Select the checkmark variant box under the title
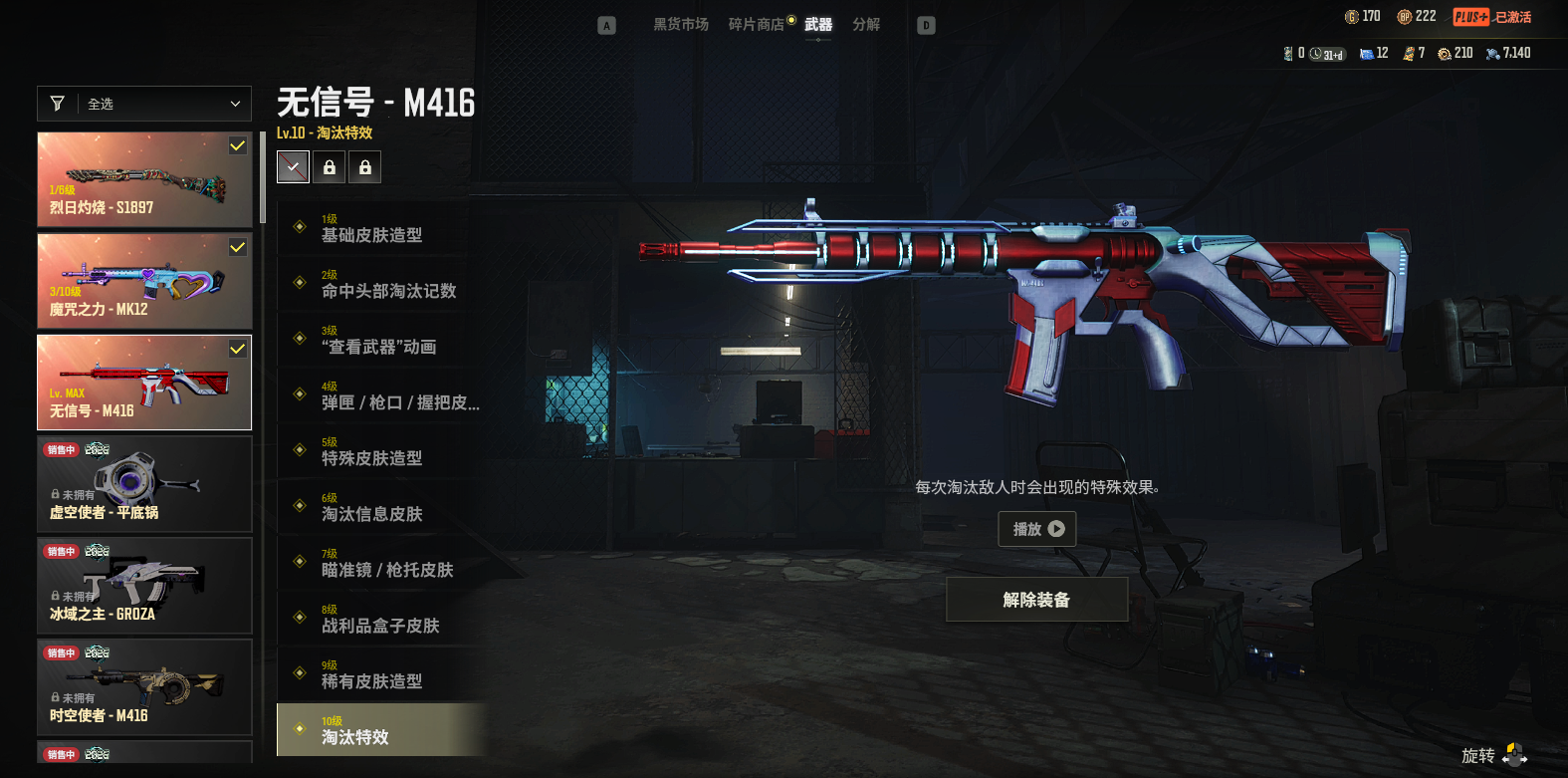 tap(293, 167)
